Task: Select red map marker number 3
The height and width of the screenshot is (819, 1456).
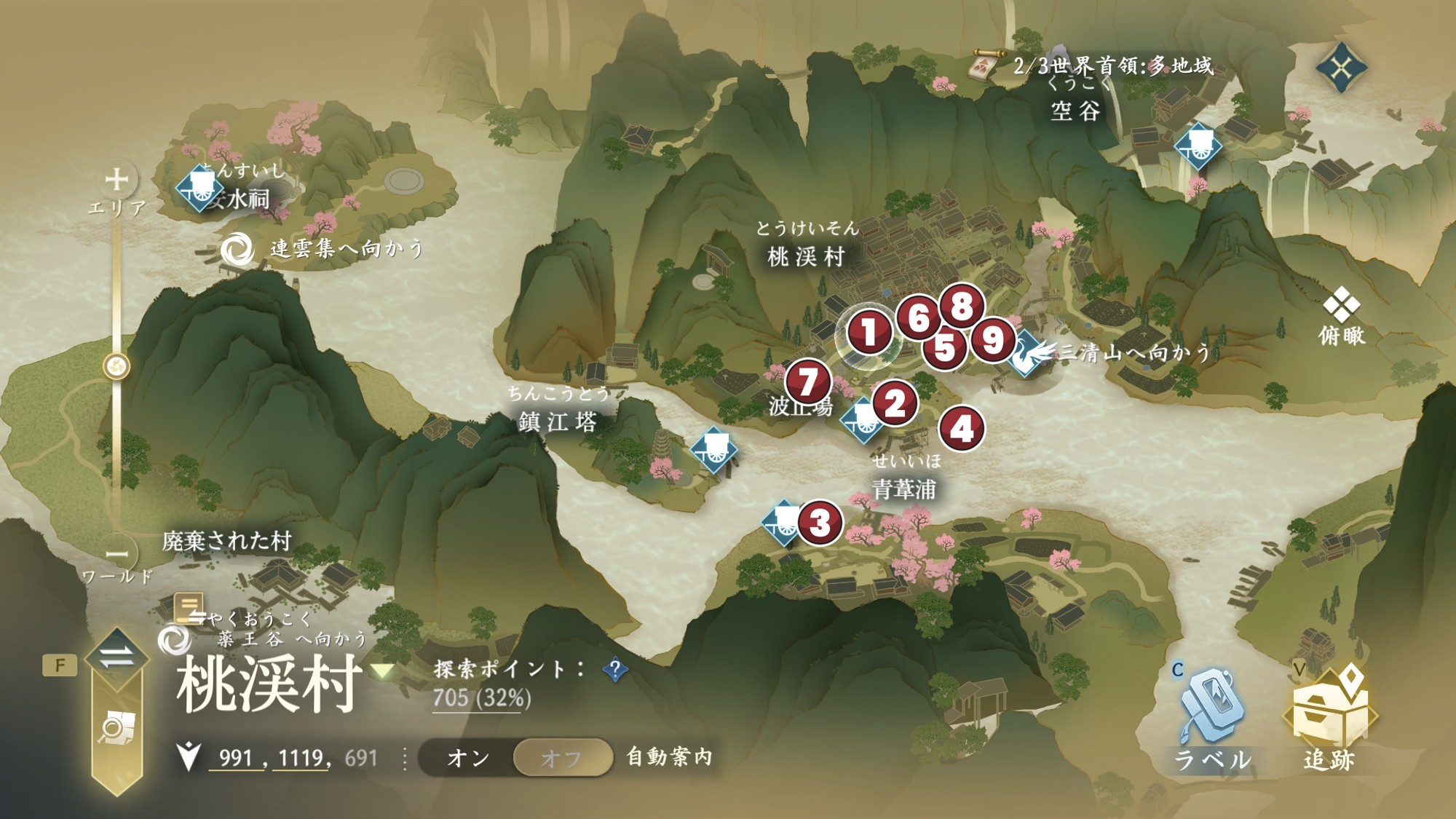Action: (820, 522)
